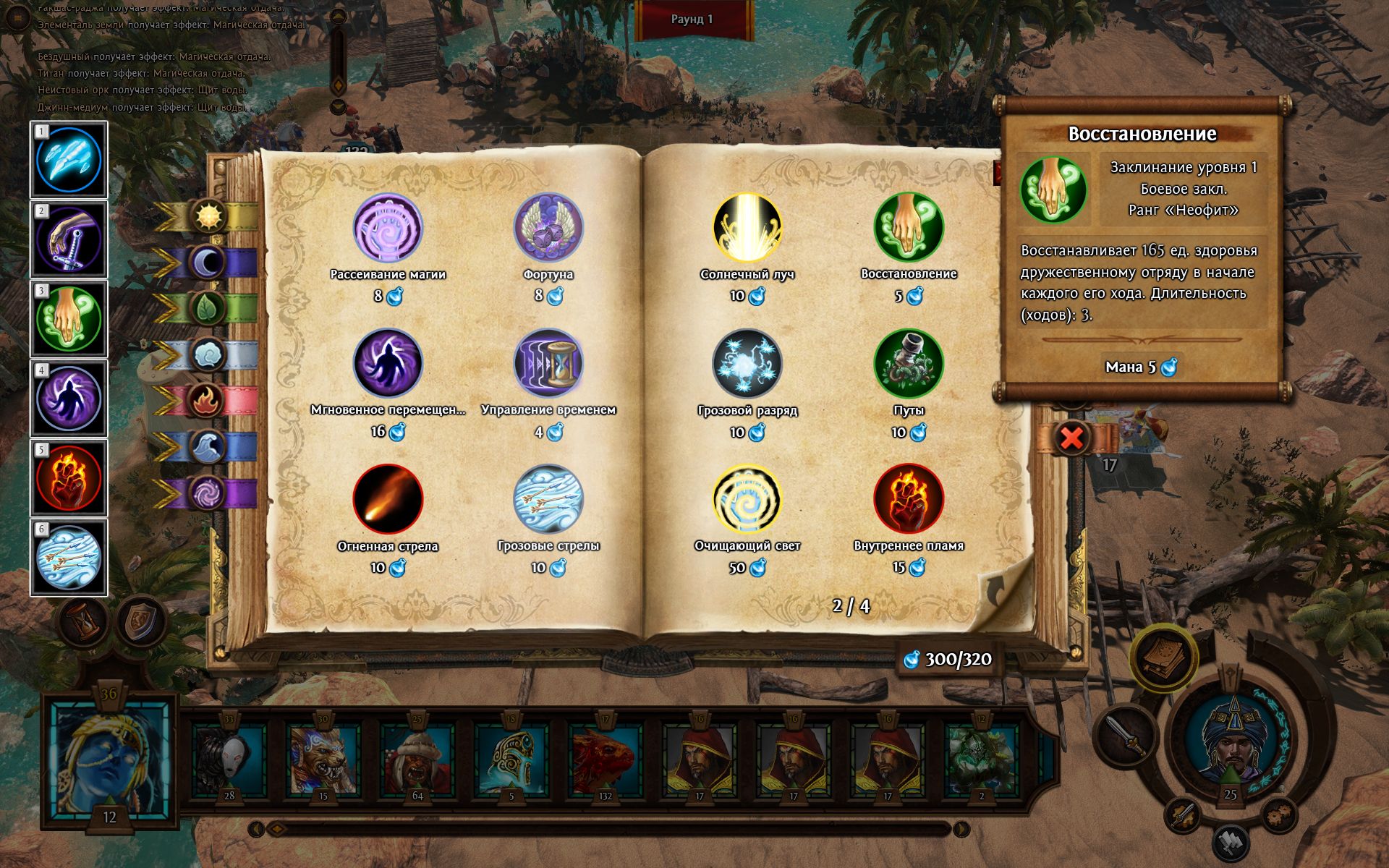Select the Фортуна spell
The width and height of the screenshot is (1389, 868).
pyautogui.click(x=548, y=229)
